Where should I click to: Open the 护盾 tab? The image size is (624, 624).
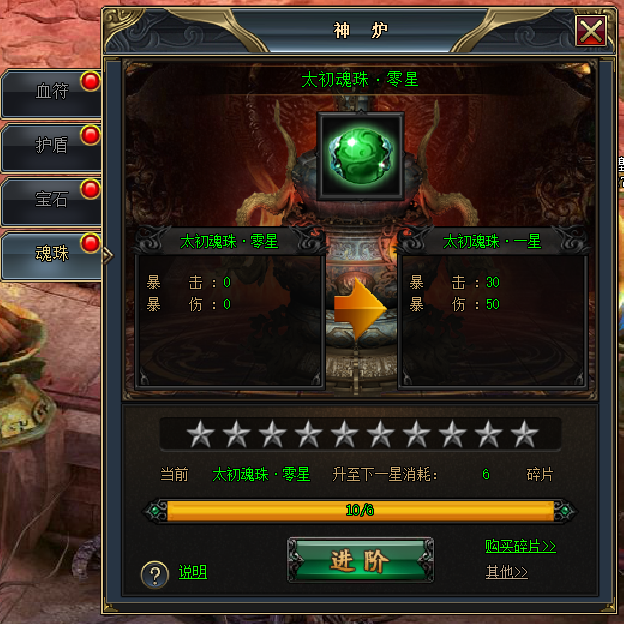click(x=51, y=145)
